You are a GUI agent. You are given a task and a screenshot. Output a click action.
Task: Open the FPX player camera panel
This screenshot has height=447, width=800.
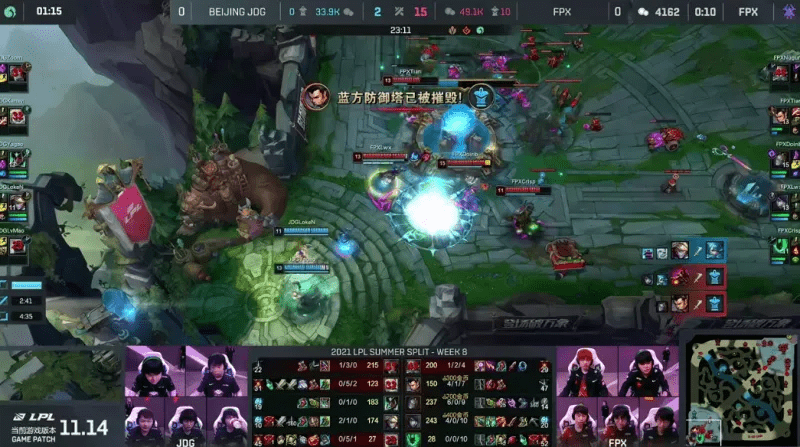pos(615,396)
